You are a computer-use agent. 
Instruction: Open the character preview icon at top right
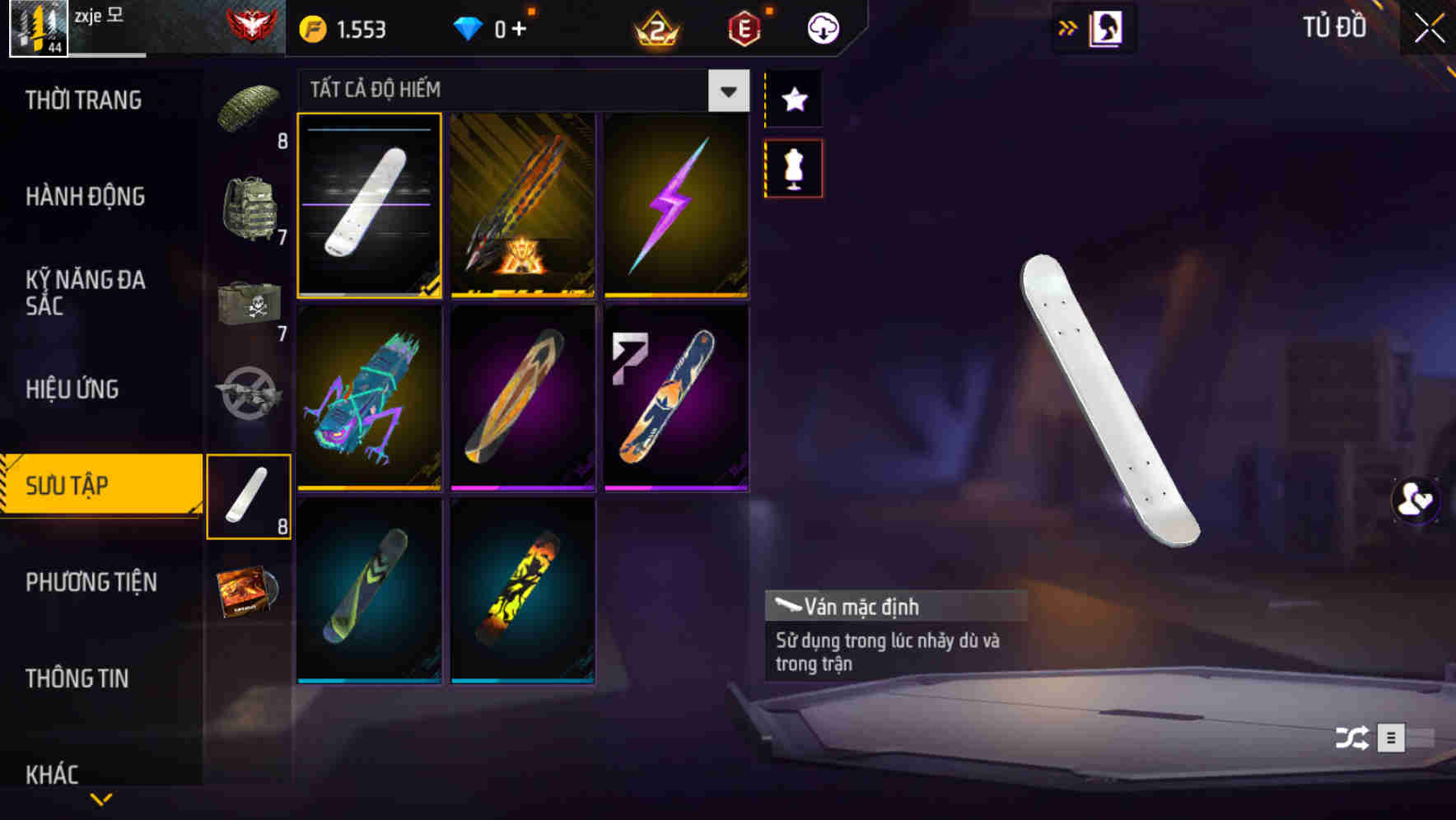(x=1104, y=27)
